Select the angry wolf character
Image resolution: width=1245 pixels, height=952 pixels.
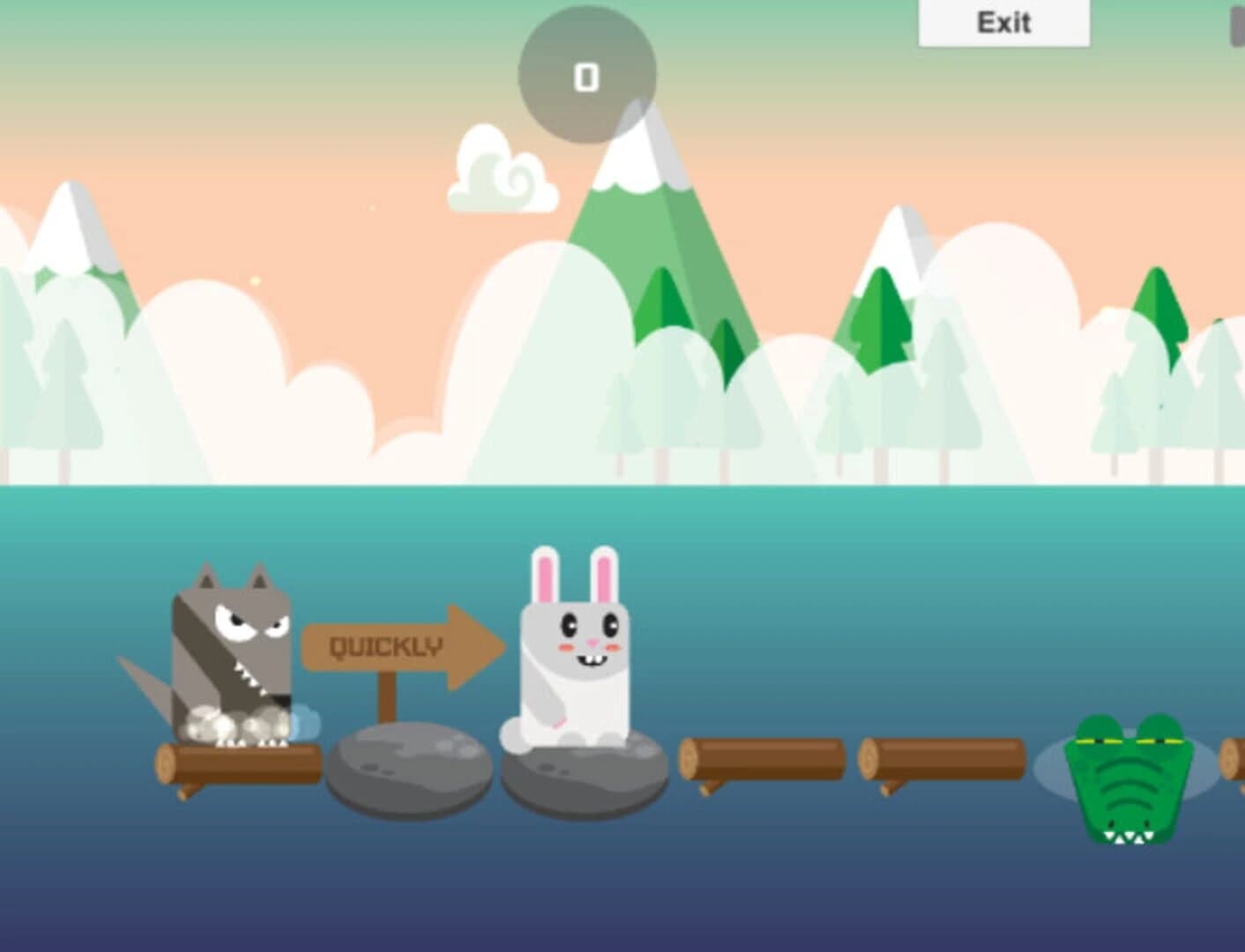[234, 652]
